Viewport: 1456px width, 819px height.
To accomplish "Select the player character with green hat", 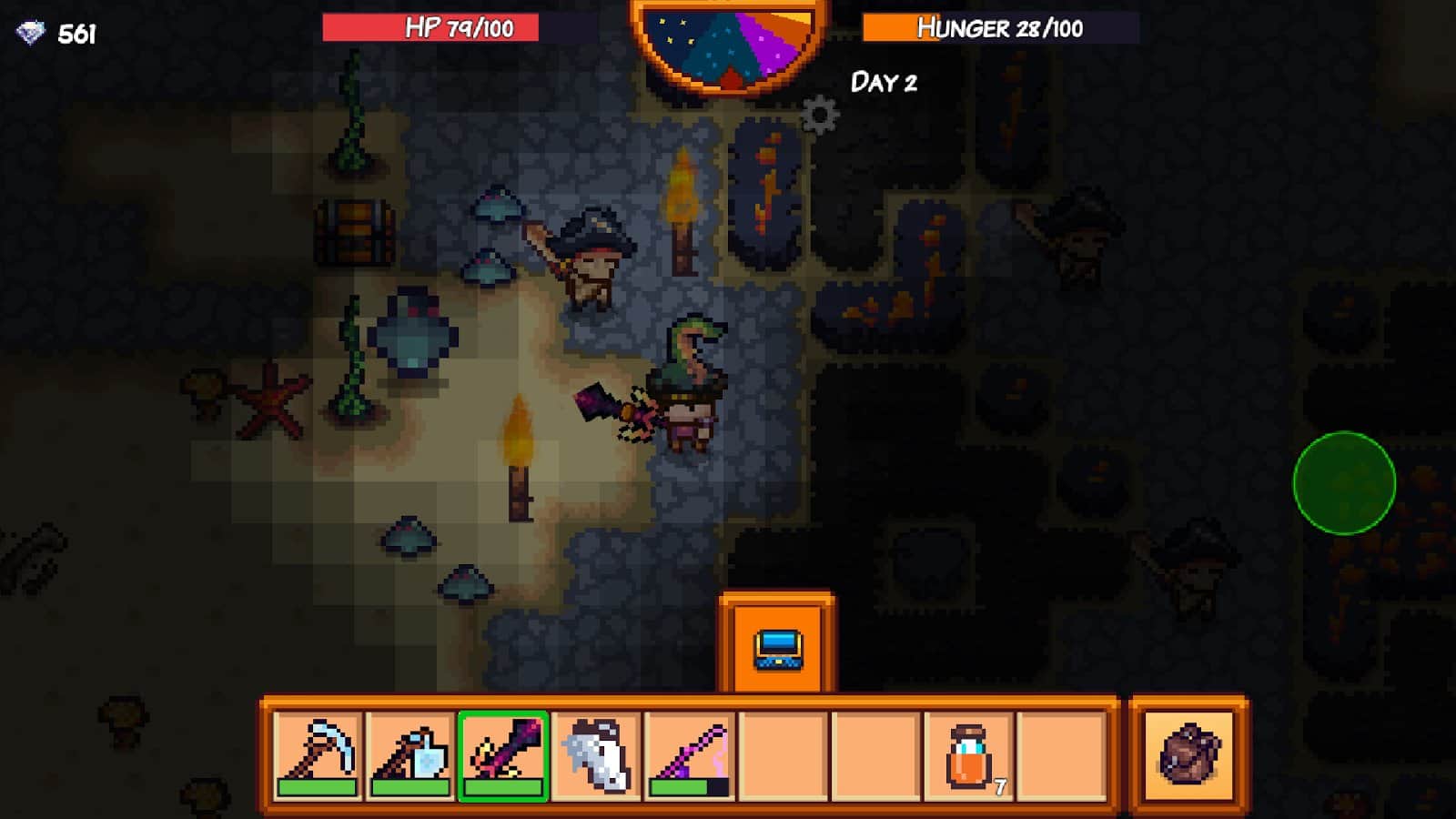I will pos(687,391).
